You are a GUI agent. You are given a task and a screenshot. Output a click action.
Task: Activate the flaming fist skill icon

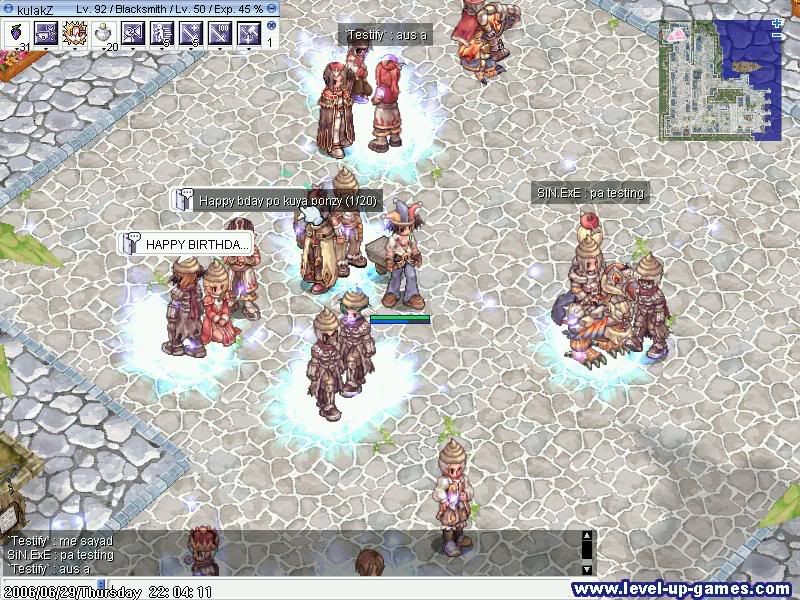75,33
